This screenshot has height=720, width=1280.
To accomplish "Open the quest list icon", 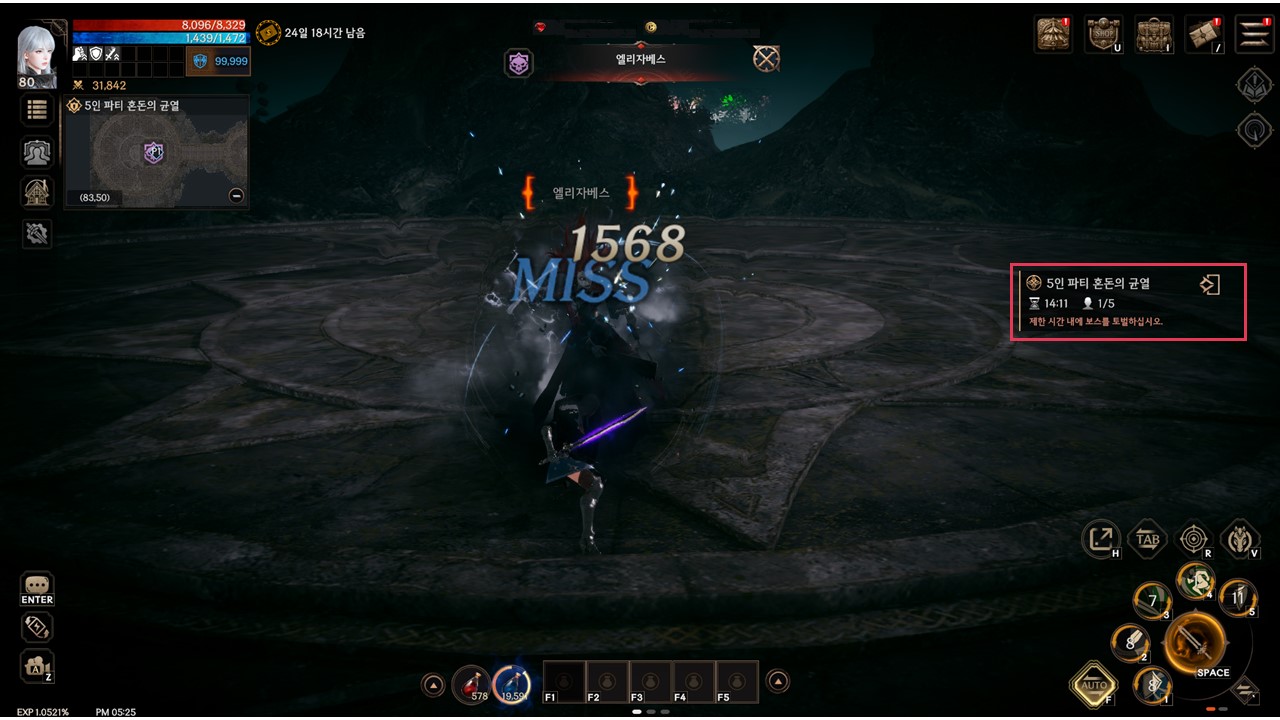I will tap(37, 110).
